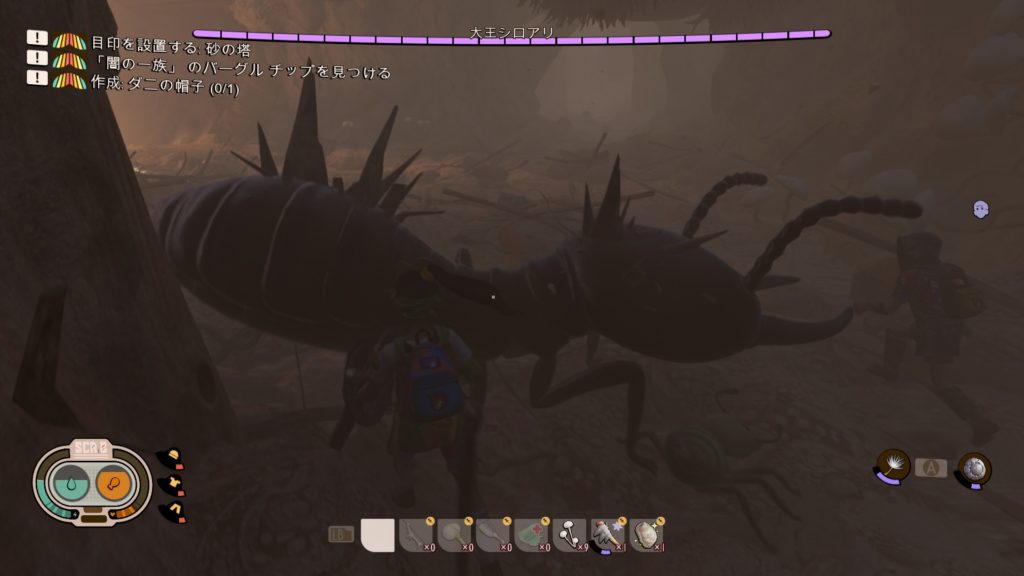Click the water droplet thirst gauge
The width and height of the screenshot is (1024, 576).
click(x=71, y=485)
